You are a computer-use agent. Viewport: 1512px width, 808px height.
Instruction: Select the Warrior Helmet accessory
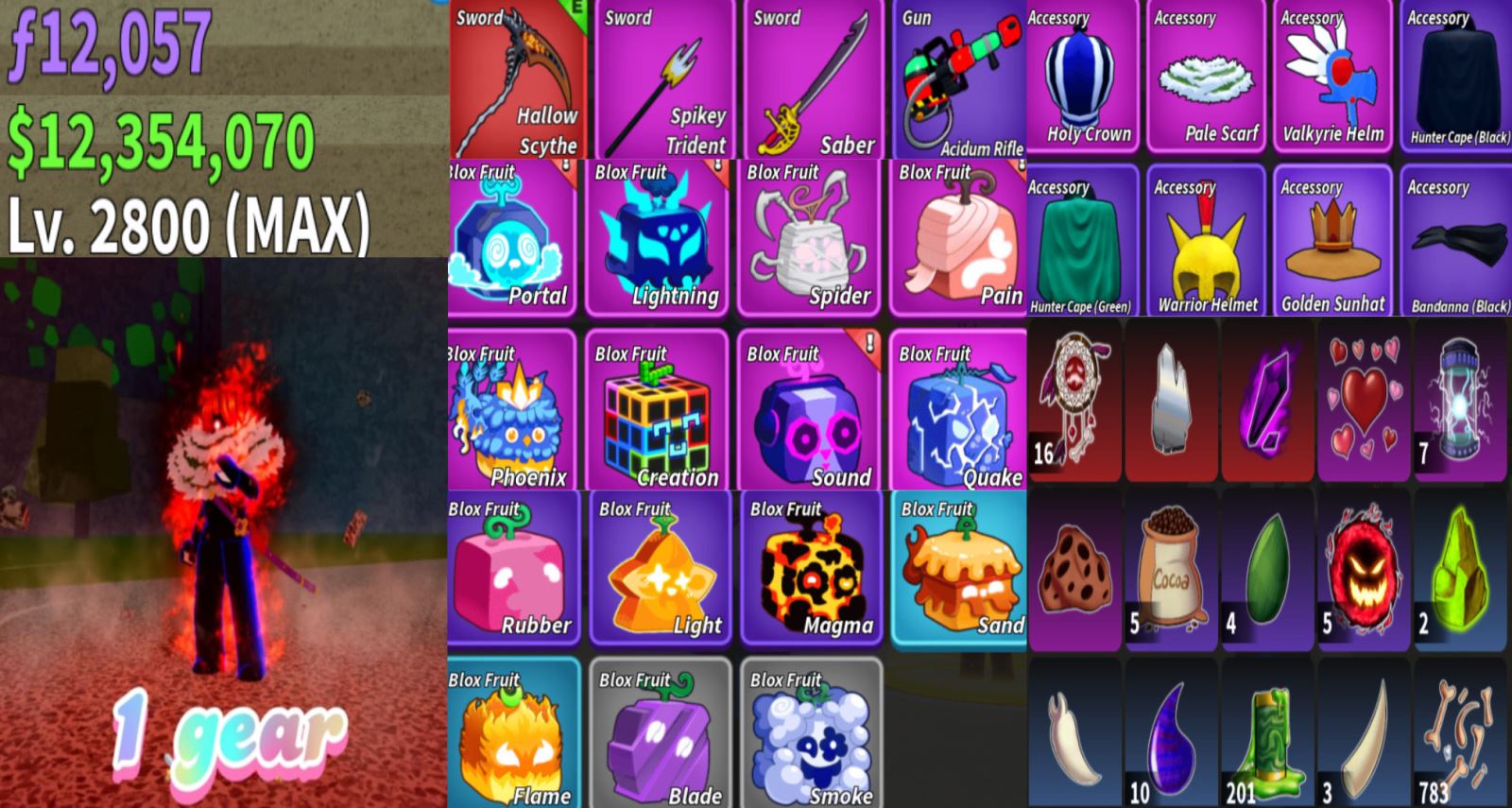tap(1207, 242)
